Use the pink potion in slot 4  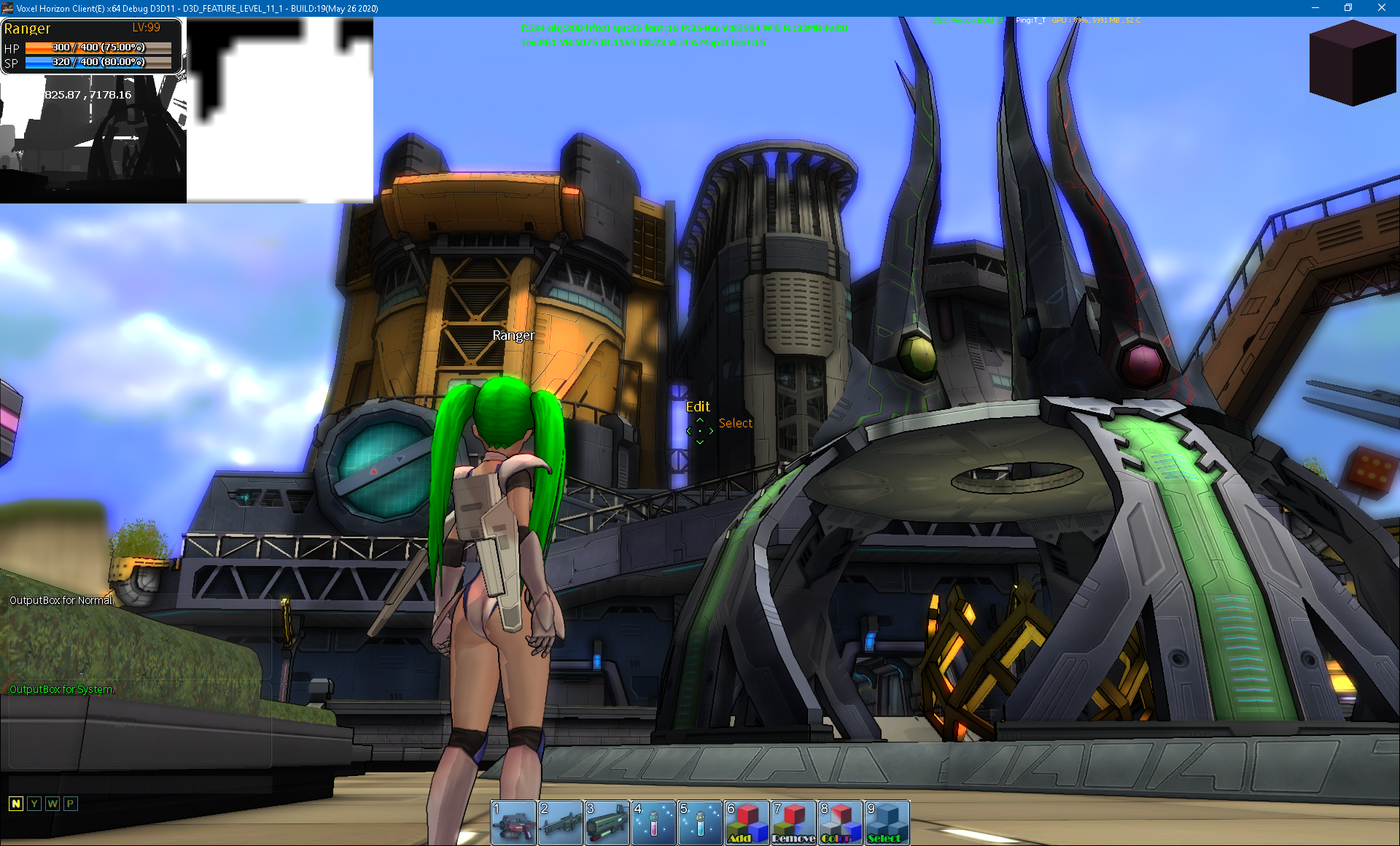coord(654,823)
